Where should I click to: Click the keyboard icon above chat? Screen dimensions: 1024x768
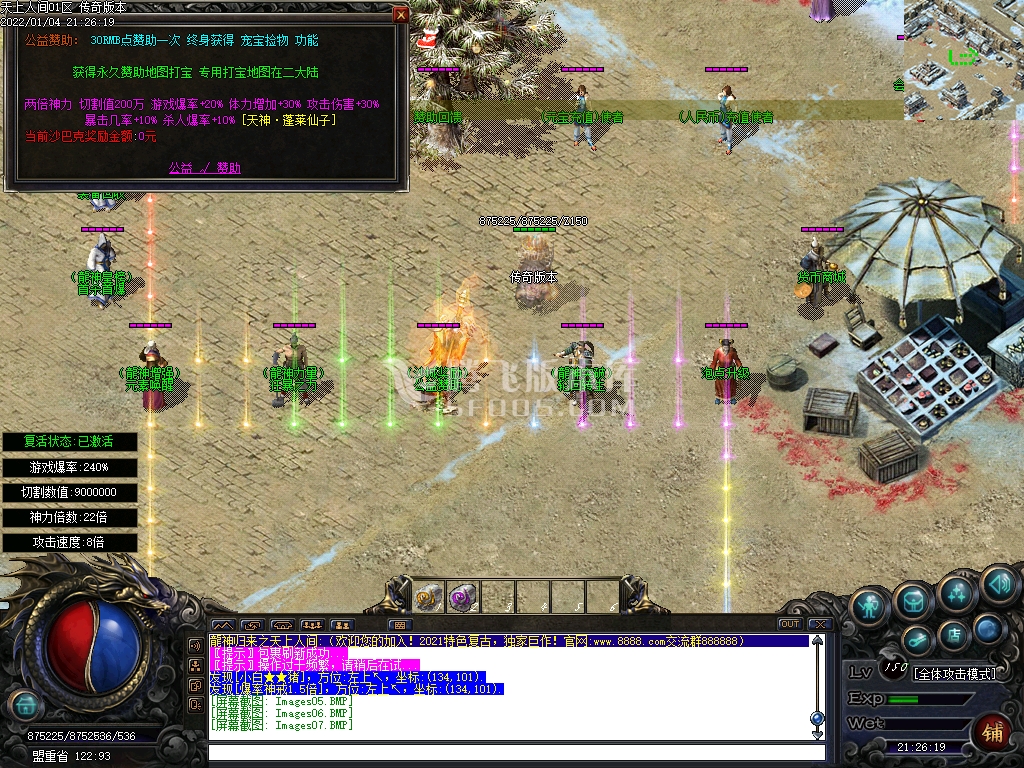398,625
